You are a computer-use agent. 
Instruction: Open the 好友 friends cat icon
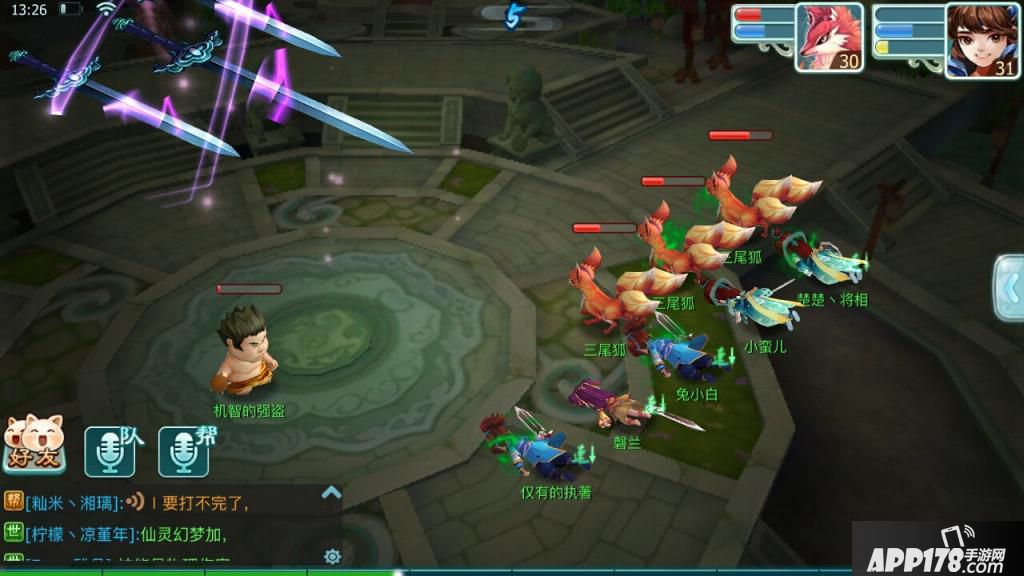35,445
